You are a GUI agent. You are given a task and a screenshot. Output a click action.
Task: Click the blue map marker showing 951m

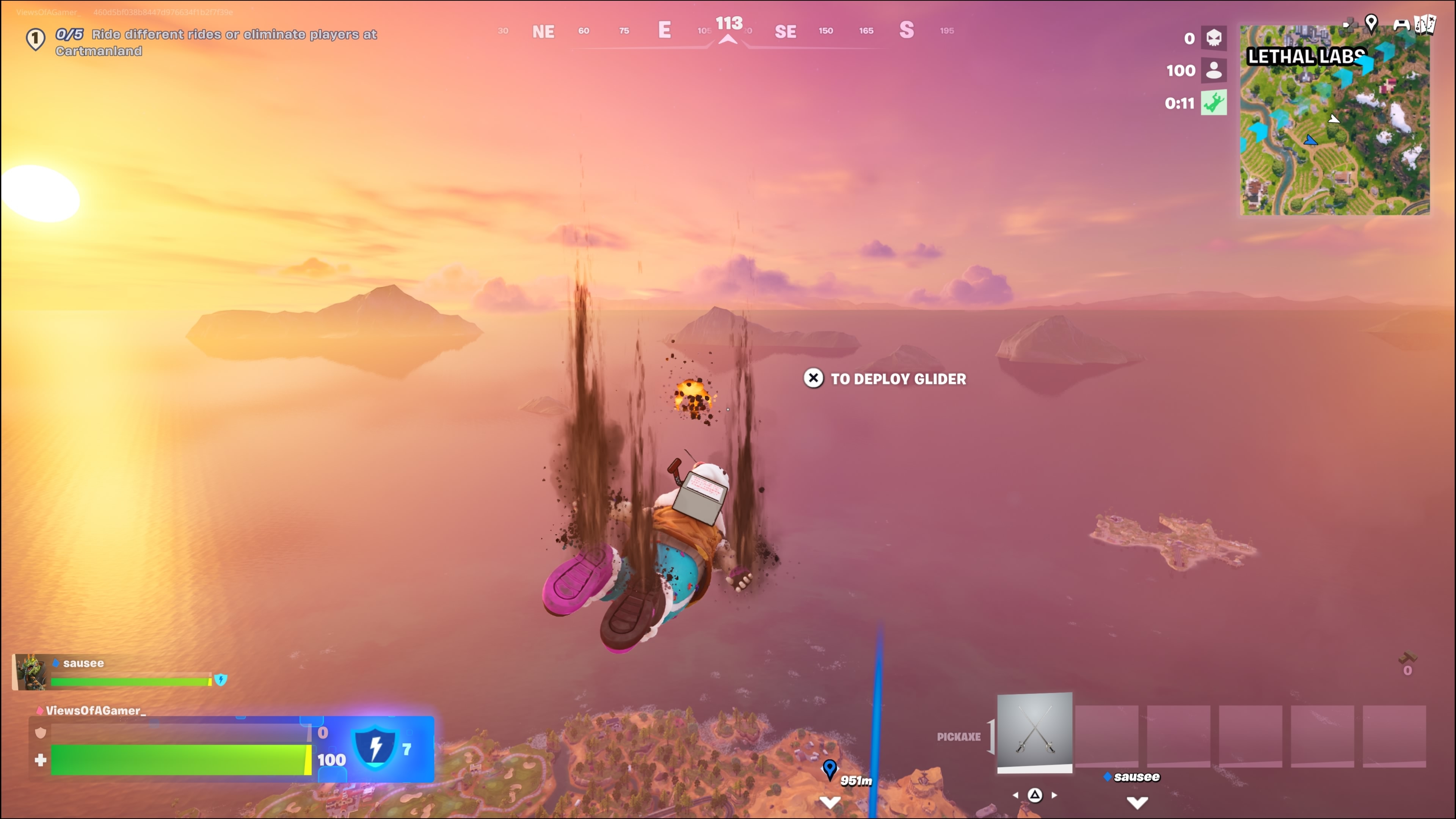click(x=829, y=769)
